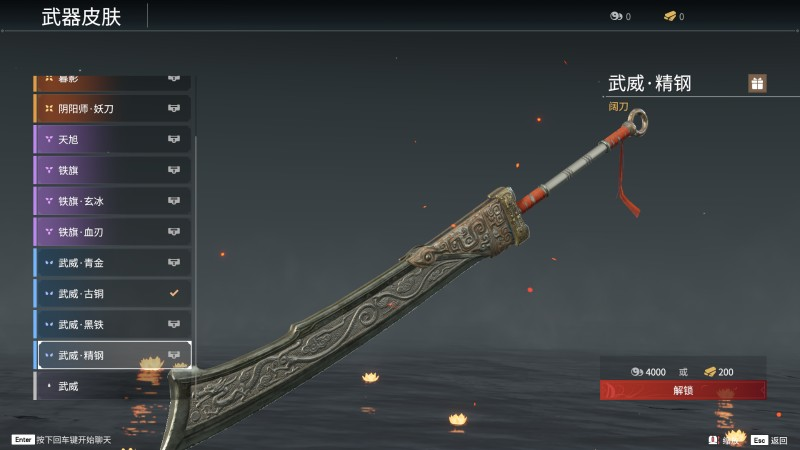Open the gift box icon beside skin name

pos(757,83)
